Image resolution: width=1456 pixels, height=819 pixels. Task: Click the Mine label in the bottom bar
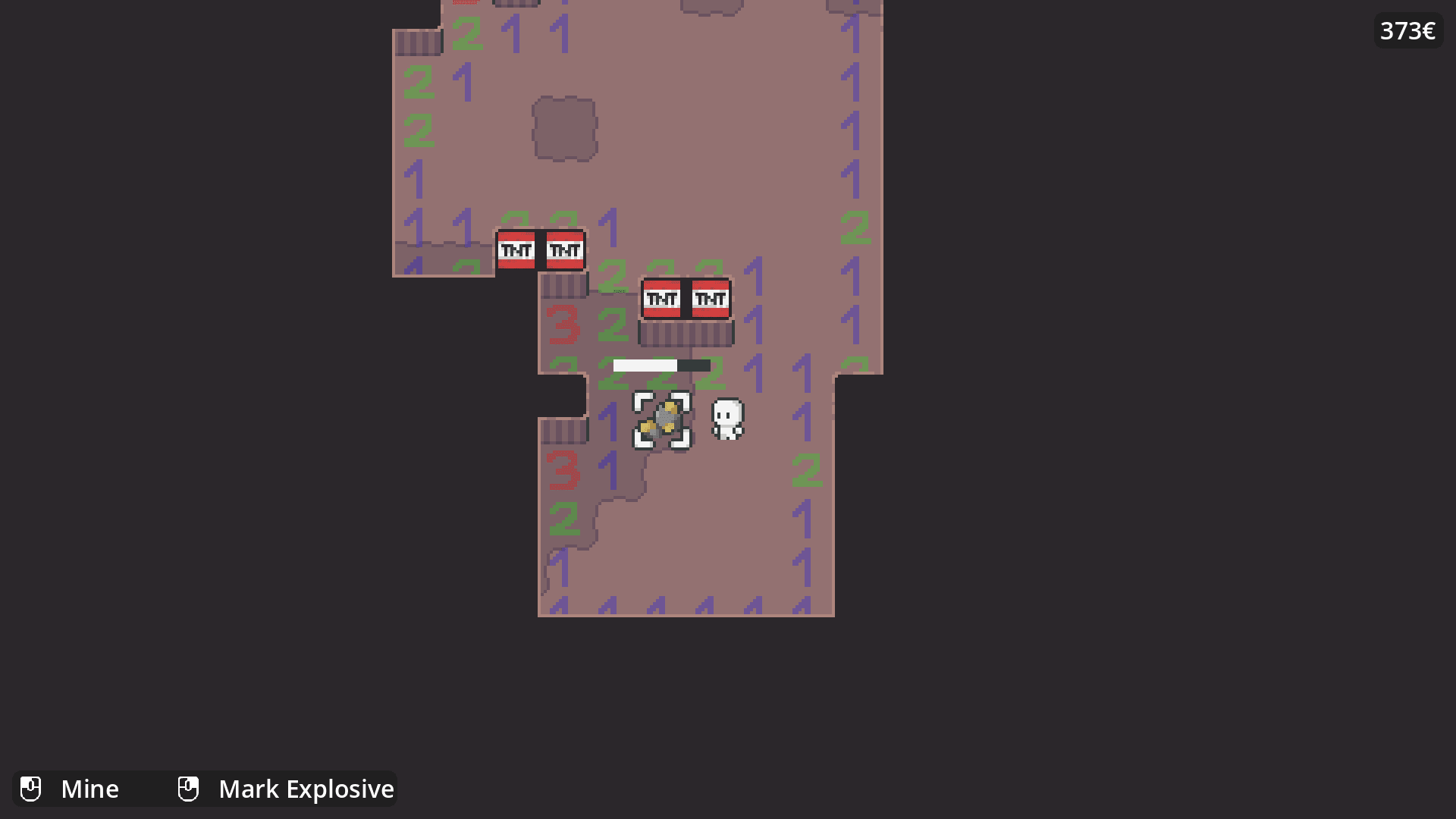90,789
